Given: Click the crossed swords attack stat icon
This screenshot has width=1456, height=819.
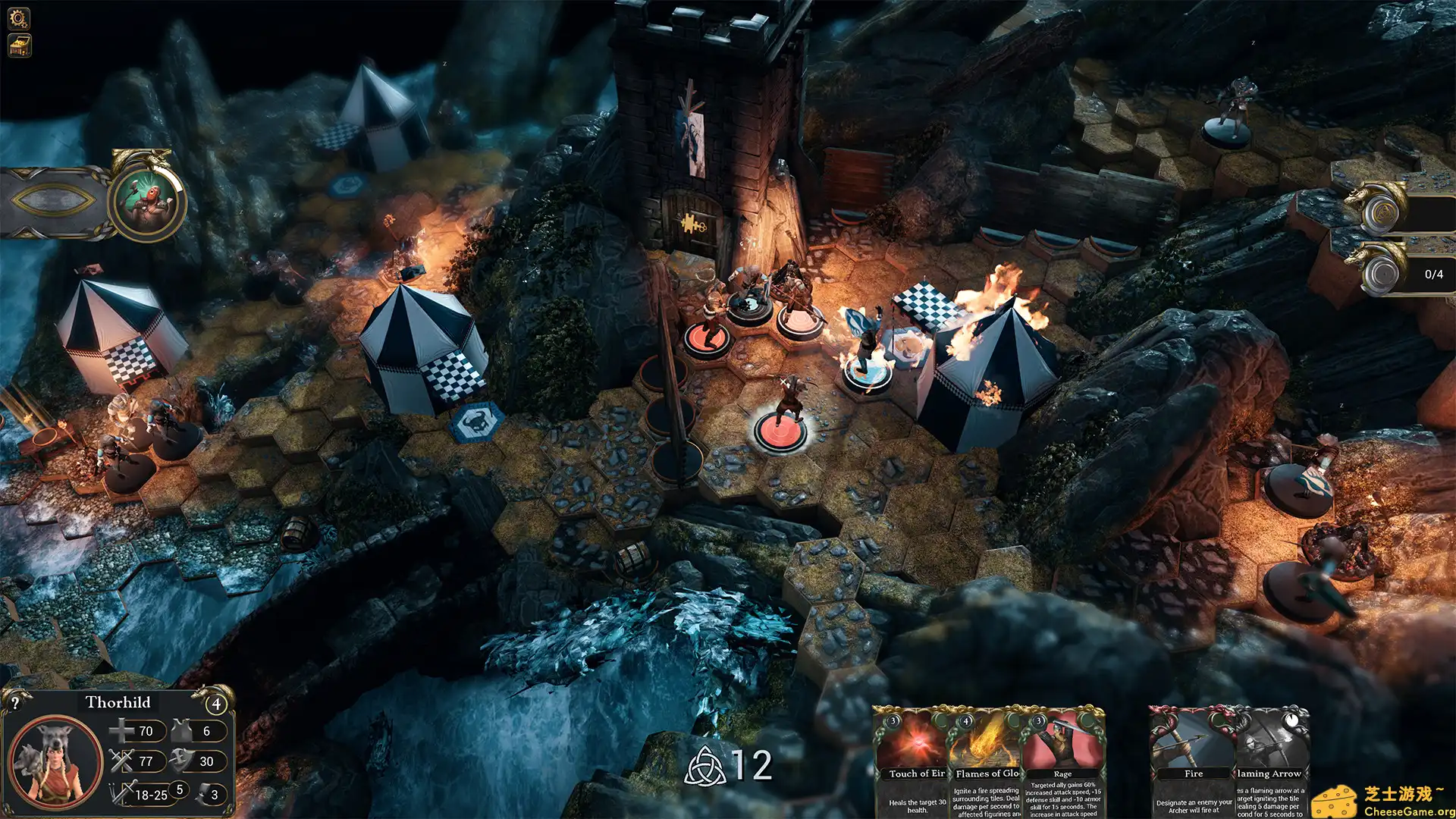Looking at the screenshot, I should click(121, 761).
